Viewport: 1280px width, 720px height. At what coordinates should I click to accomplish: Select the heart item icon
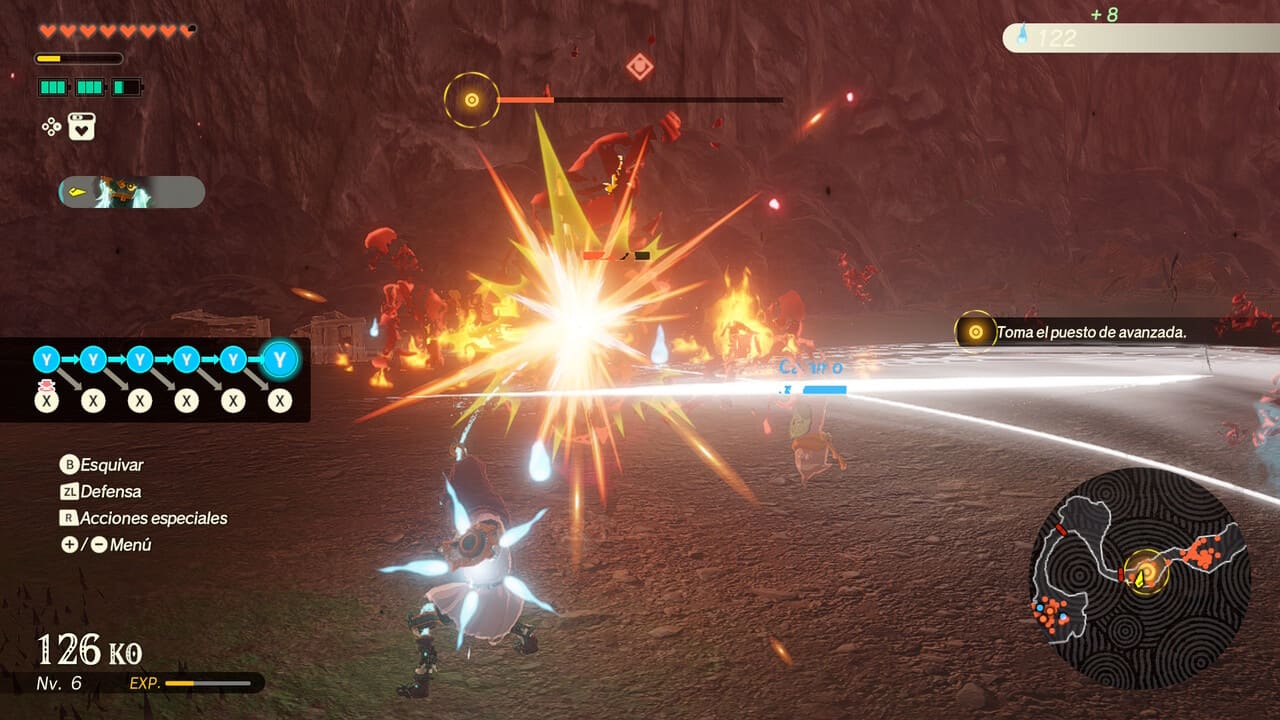click(x=82, y=127)
